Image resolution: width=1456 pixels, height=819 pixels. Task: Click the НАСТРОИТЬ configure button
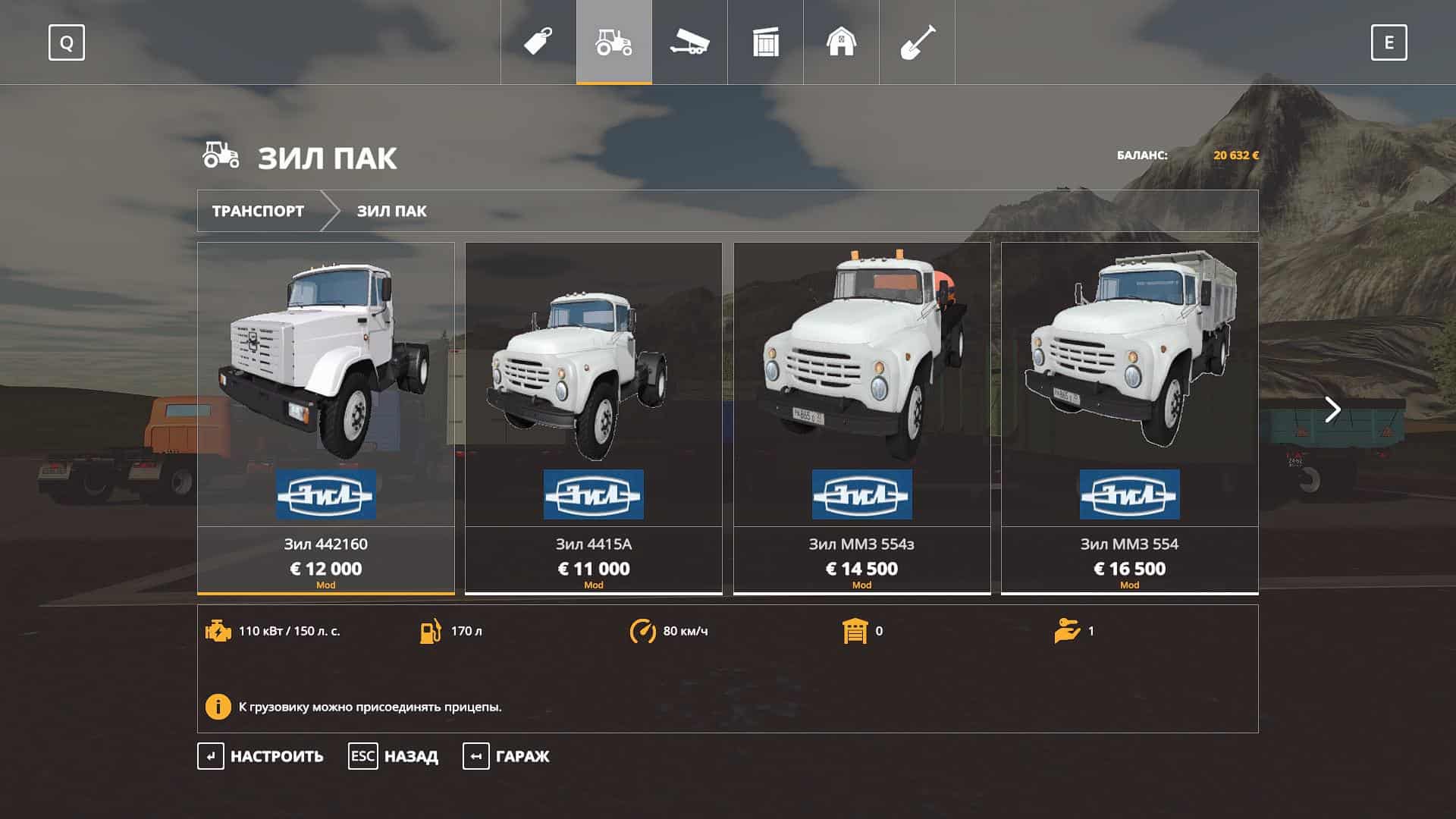[x=261, y=756]
